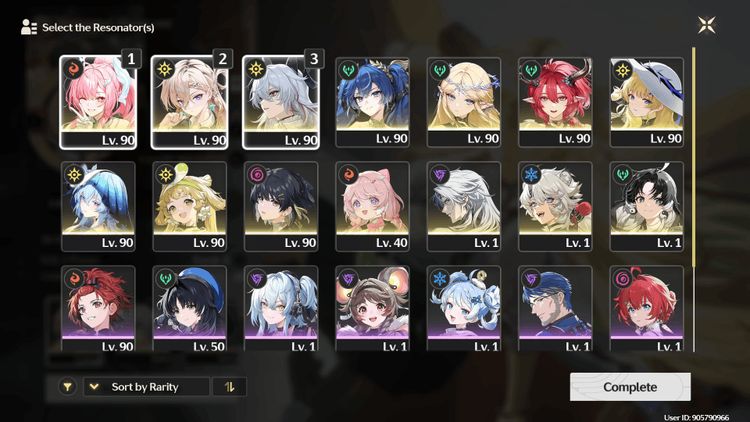Confirm selection with the Complete button
Viewport: 750px width, 422px height.
point(630,387)
